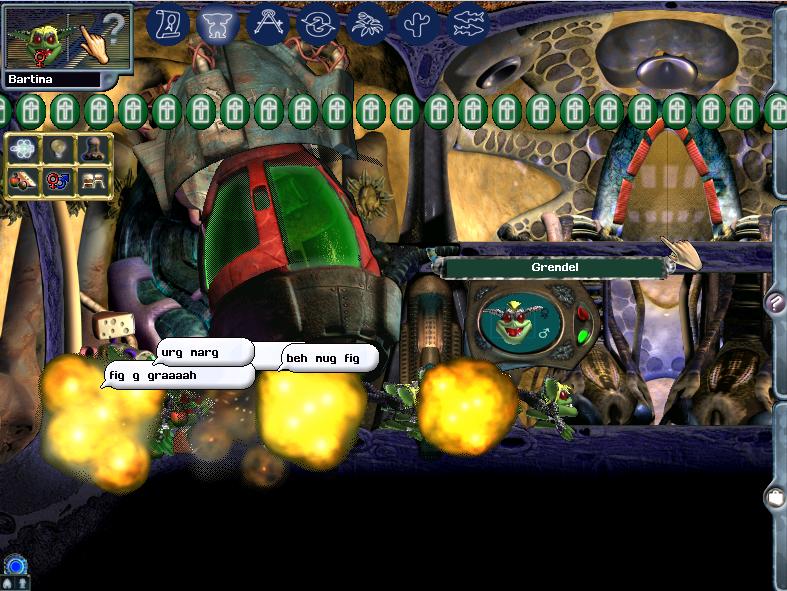Click the light bulb panel button
Screen dimensions: 787x591
[57, 150]
